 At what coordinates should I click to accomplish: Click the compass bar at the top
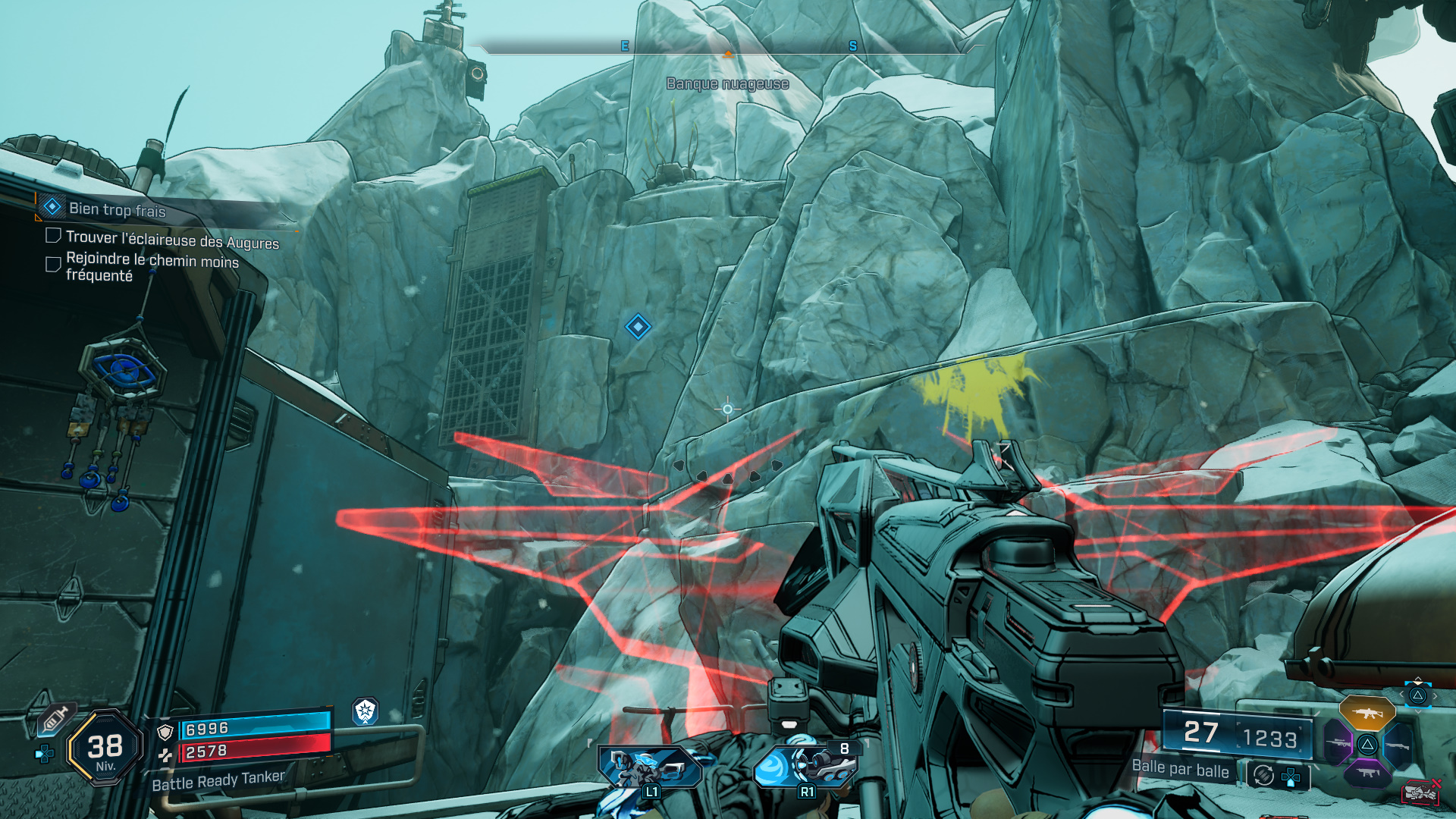(726, 48)
